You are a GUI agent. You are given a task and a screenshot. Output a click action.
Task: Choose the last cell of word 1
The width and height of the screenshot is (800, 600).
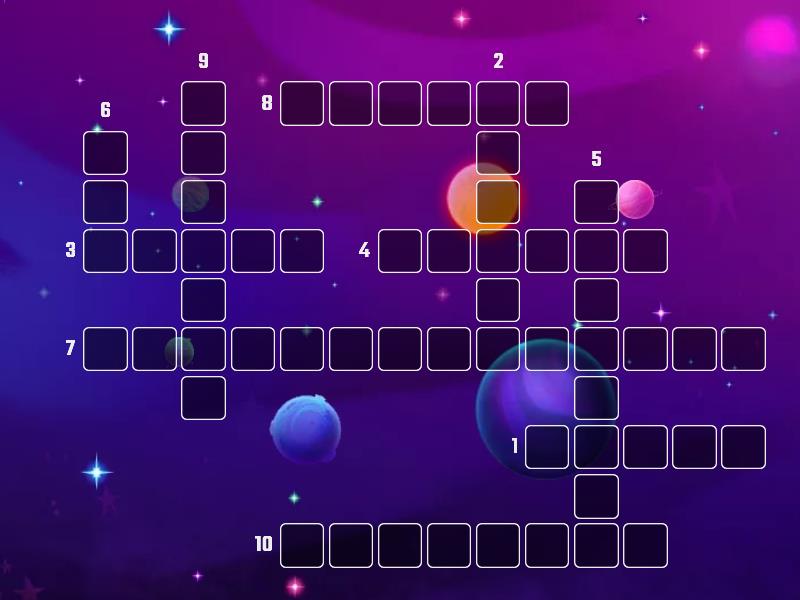tap(743, 446)
